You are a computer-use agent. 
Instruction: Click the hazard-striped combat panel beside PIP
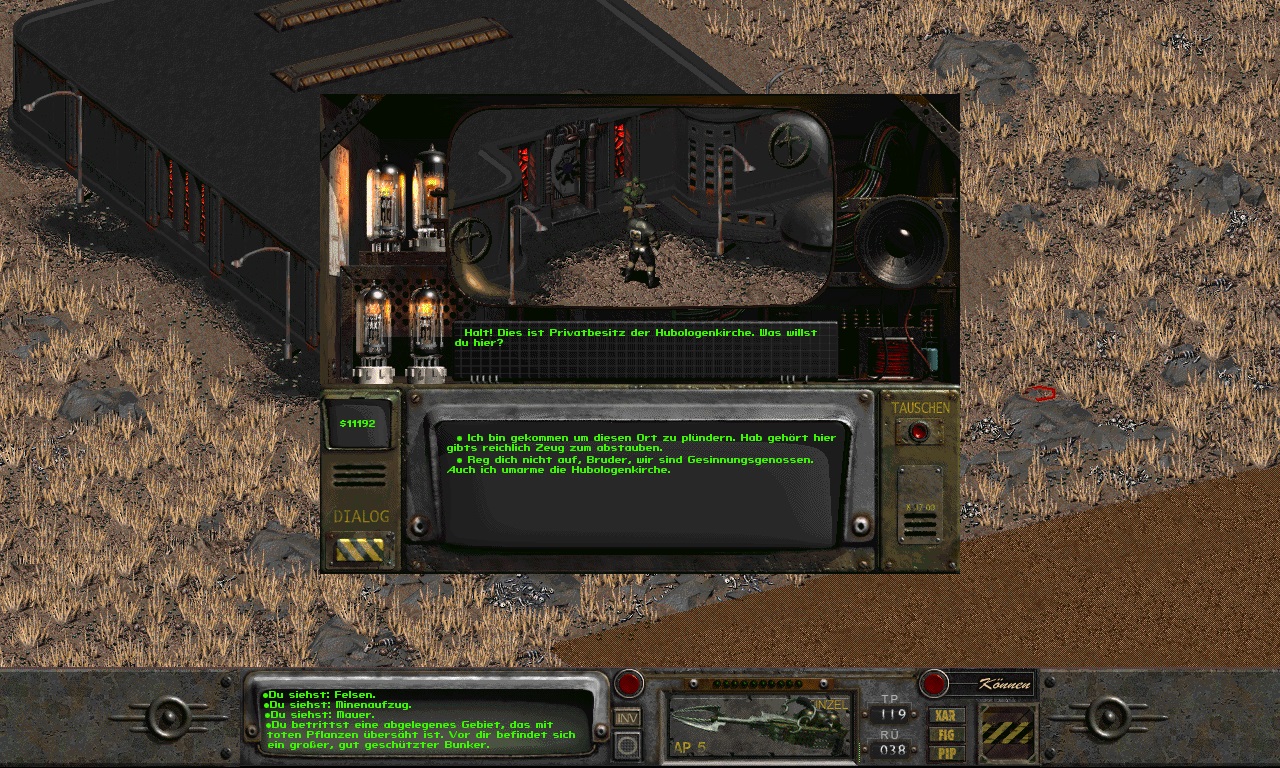[x=1006, y=733]
